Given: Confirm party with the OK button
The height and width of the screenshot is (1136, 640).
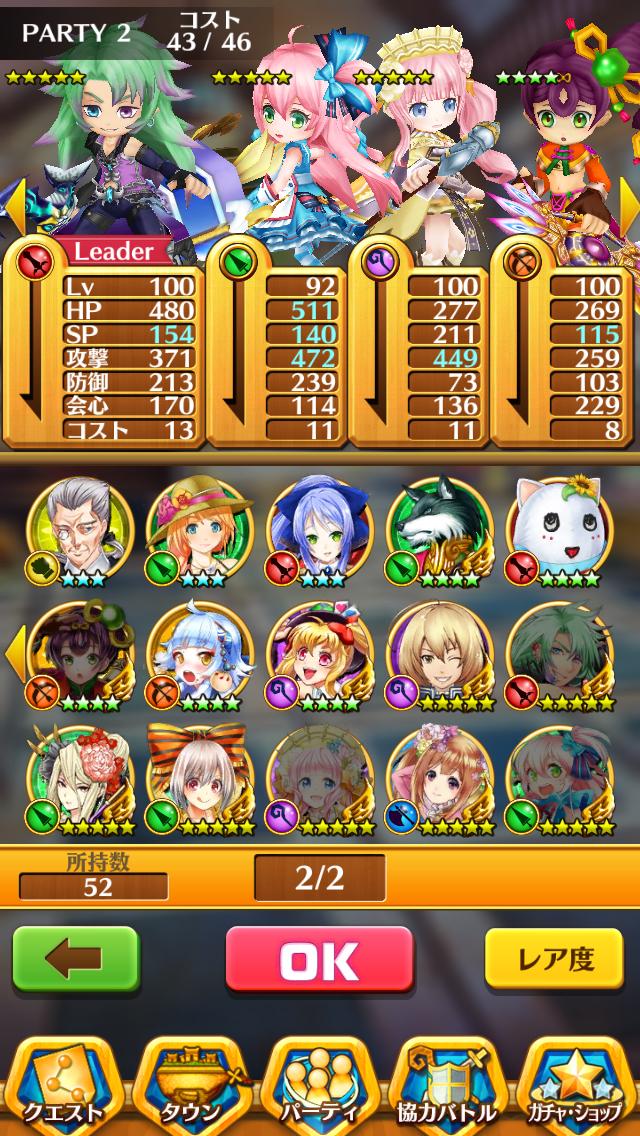Looking at the screenshot, I should click(319, 962).
